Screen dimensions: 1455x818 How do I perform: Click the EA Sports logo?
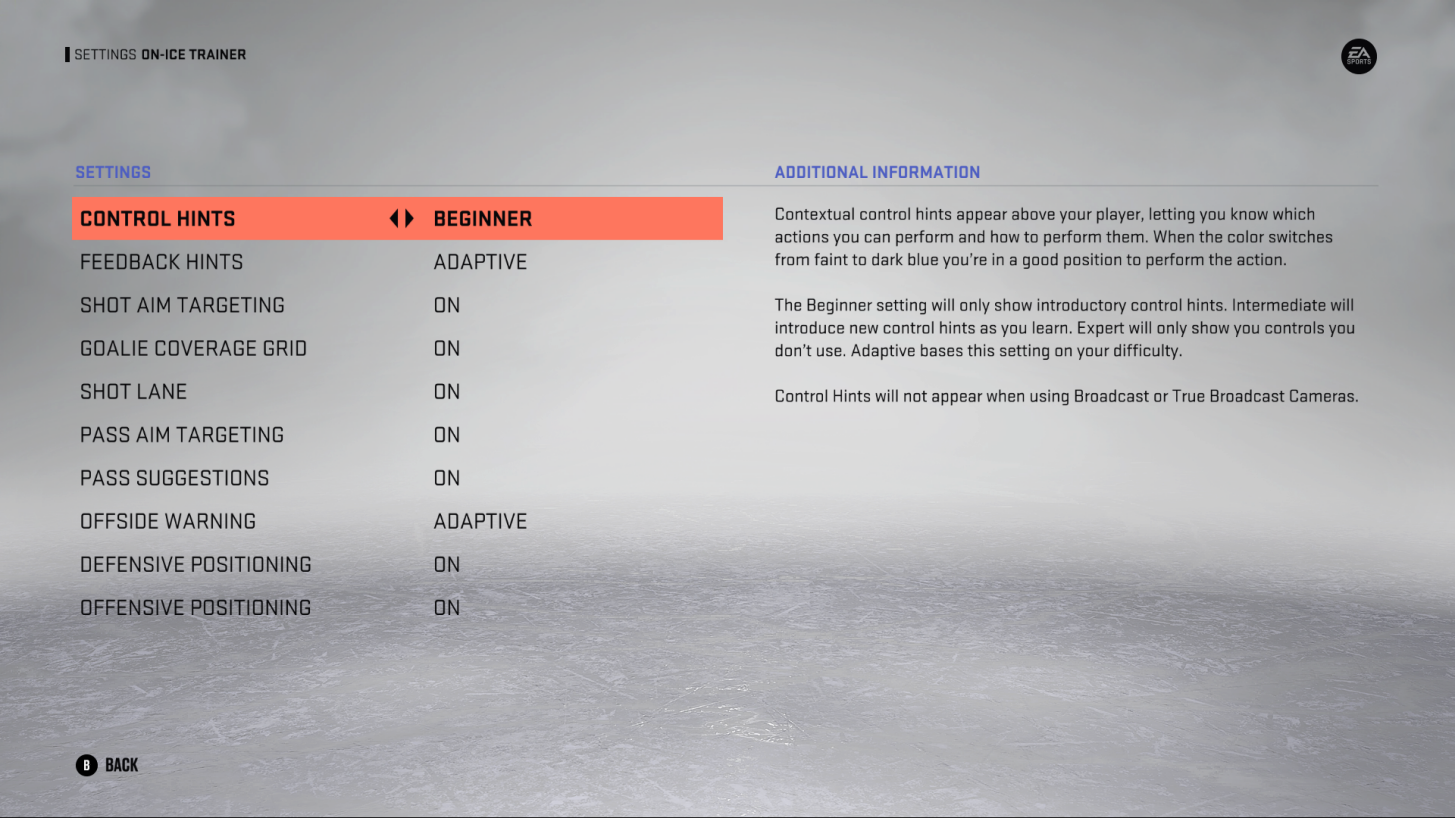click(x=1358, y=56)
